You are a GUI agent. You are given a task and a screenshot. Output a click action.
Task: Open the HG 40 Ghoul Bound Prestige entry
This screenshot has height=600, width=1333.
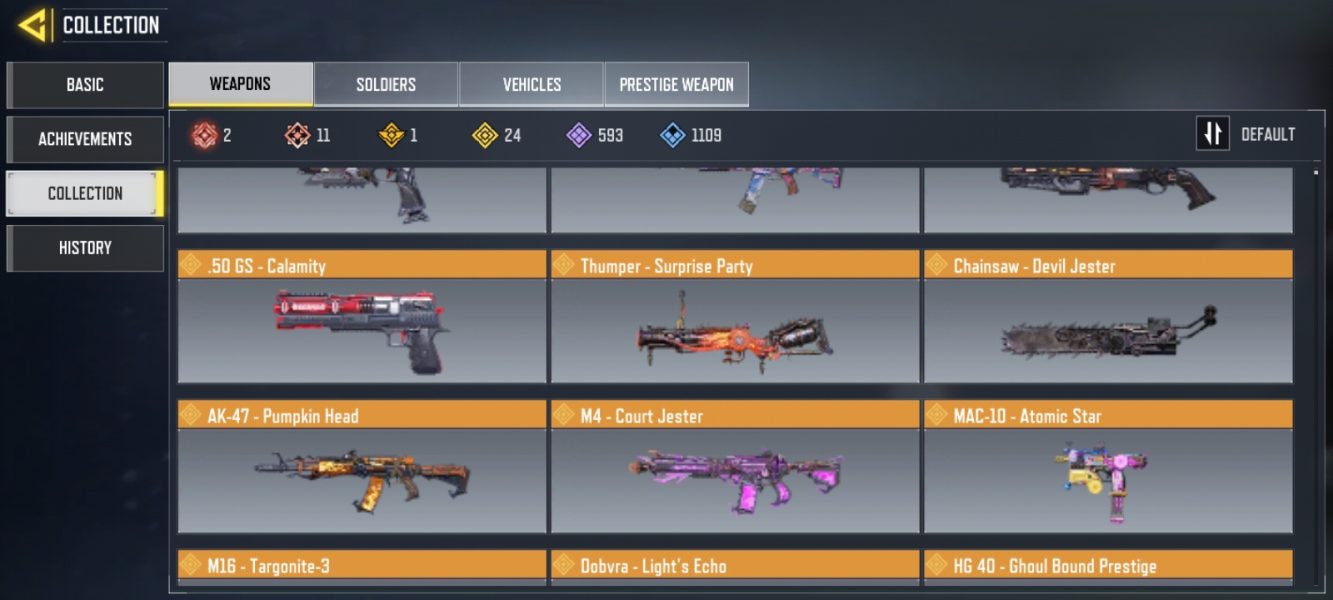coord(1108,567)
